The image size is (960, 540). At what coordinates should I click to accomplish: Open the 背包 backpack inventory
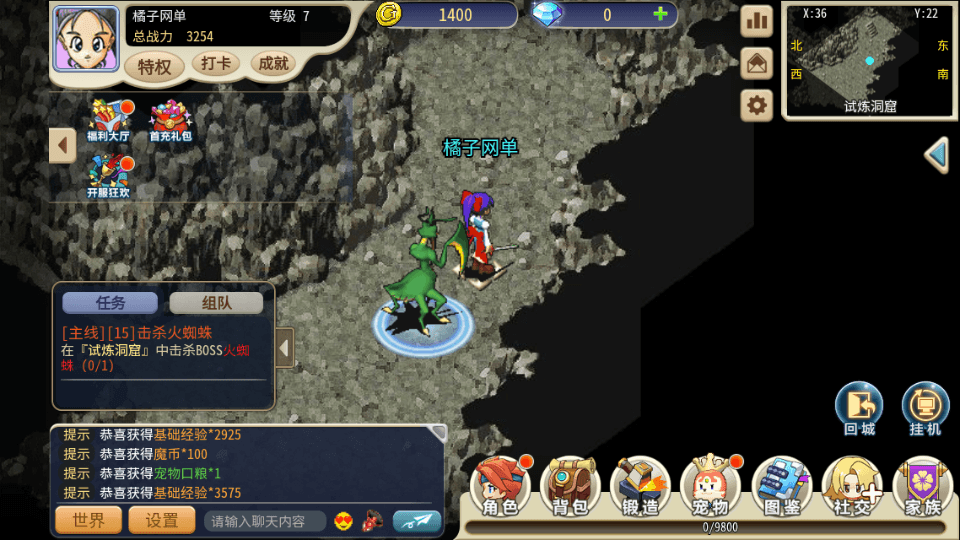[x=570, y=488]
